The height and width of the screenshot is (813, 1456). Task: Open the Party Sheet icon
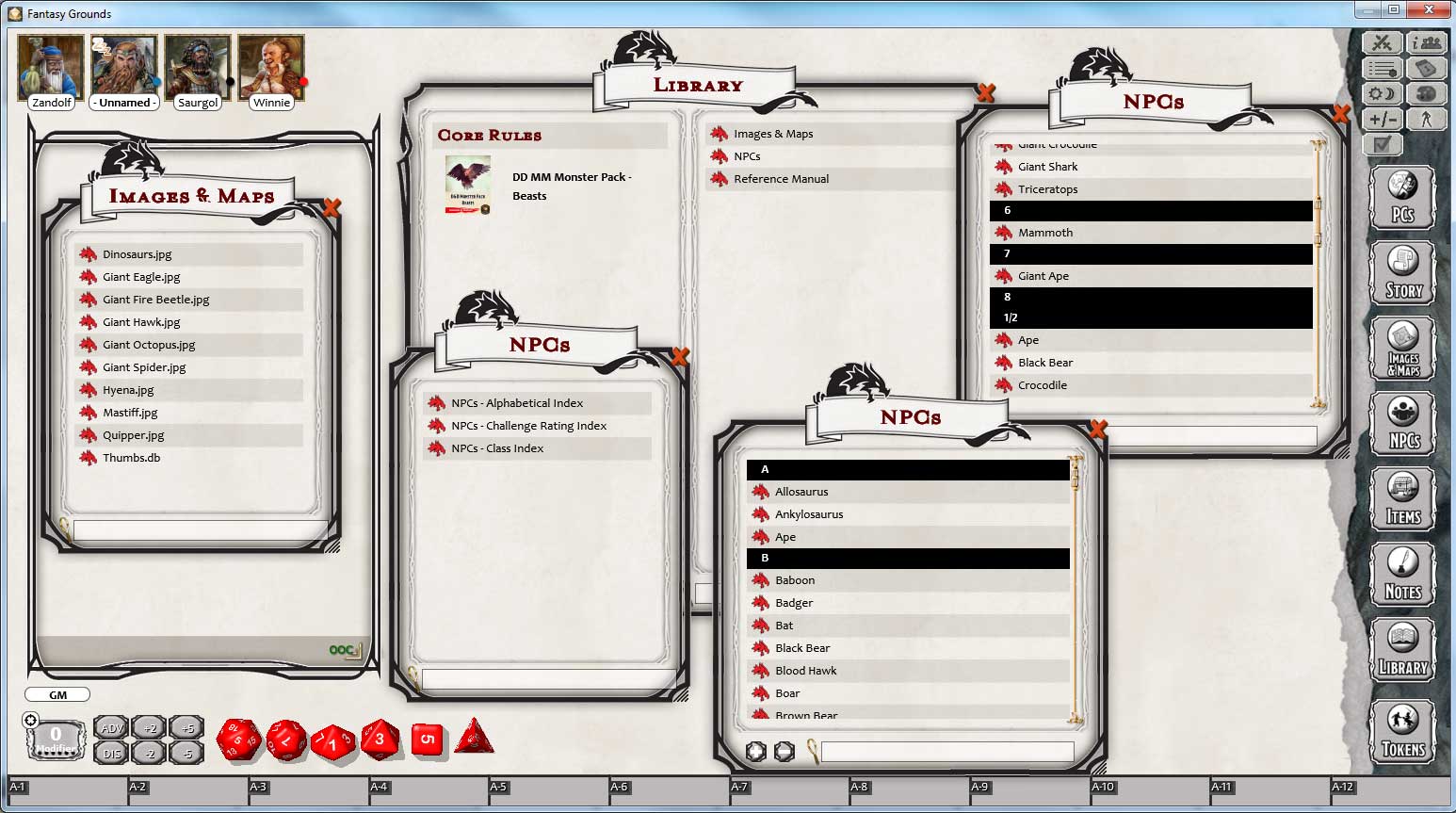1428,41
